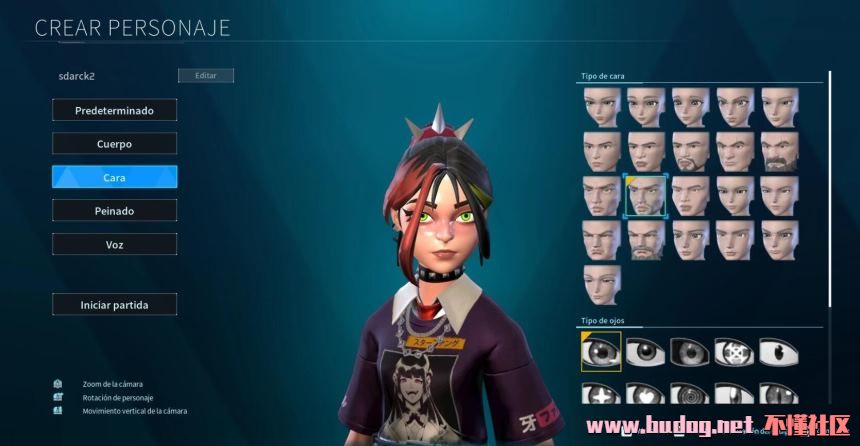This screenshot has width=860, height=446.
Task: Open the Voz voice section
Action: coord(114,244)
